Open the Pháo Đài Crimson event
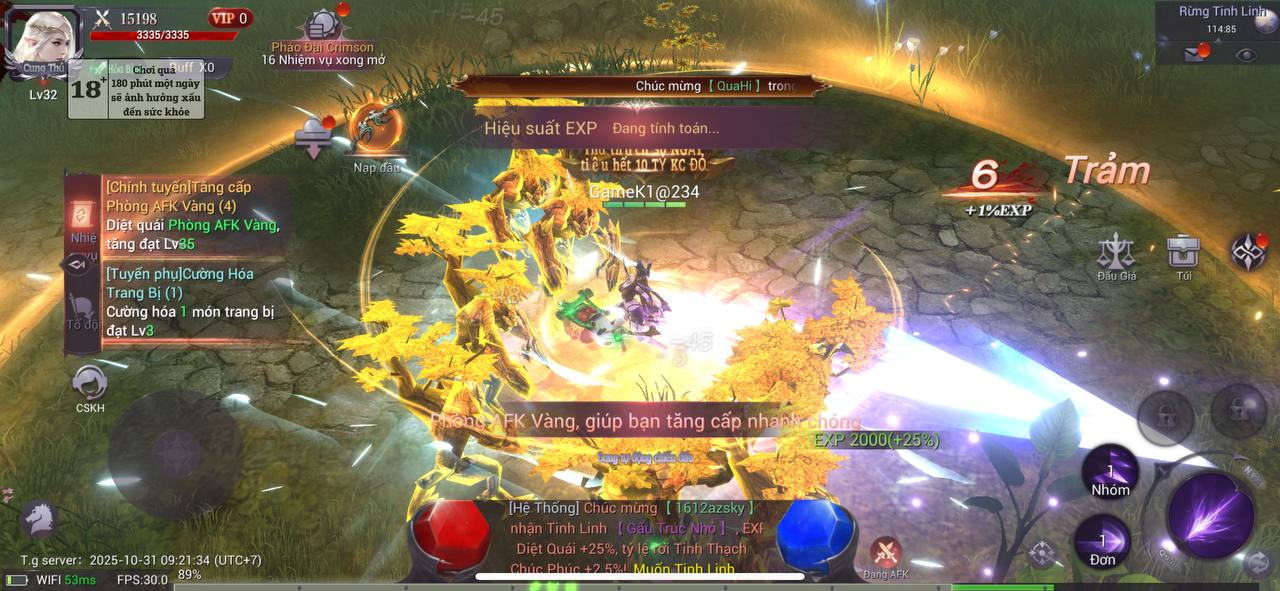Image resolution: width=1280 pixels, height=591 pixels. pos(322,28)
